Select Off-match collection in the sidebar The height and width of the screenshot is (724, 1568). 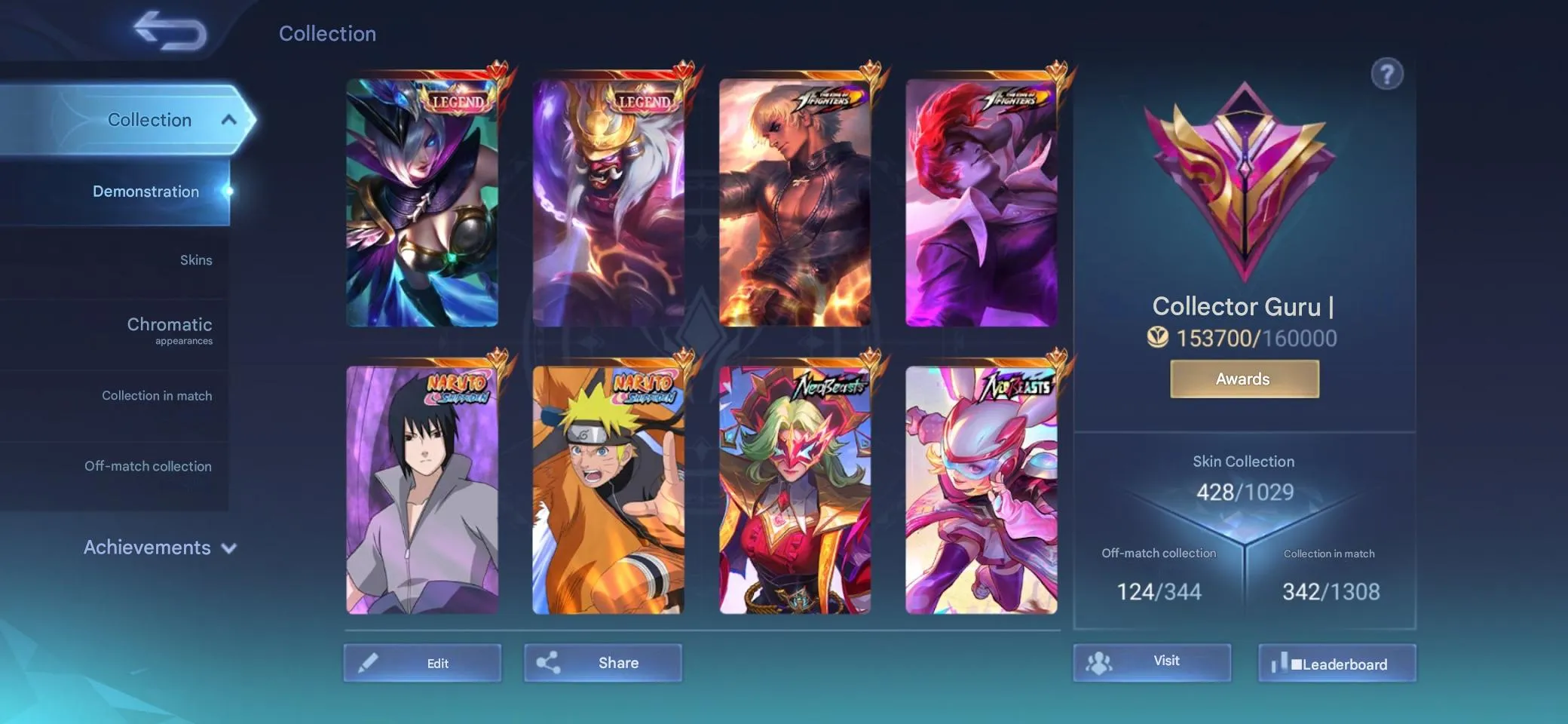coord(149,466)
